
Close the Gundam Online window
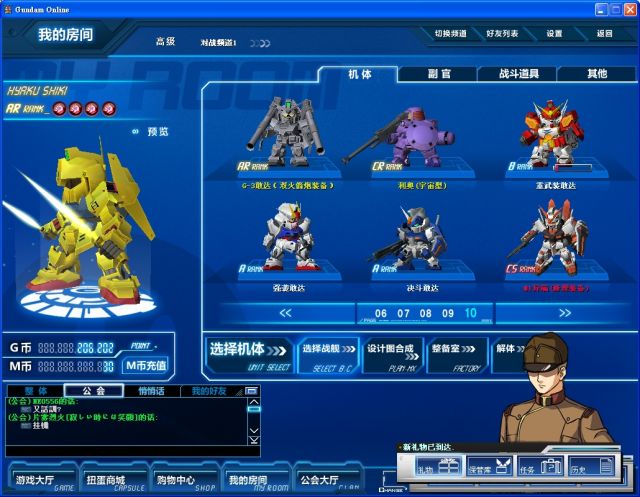tap(629, 8)
